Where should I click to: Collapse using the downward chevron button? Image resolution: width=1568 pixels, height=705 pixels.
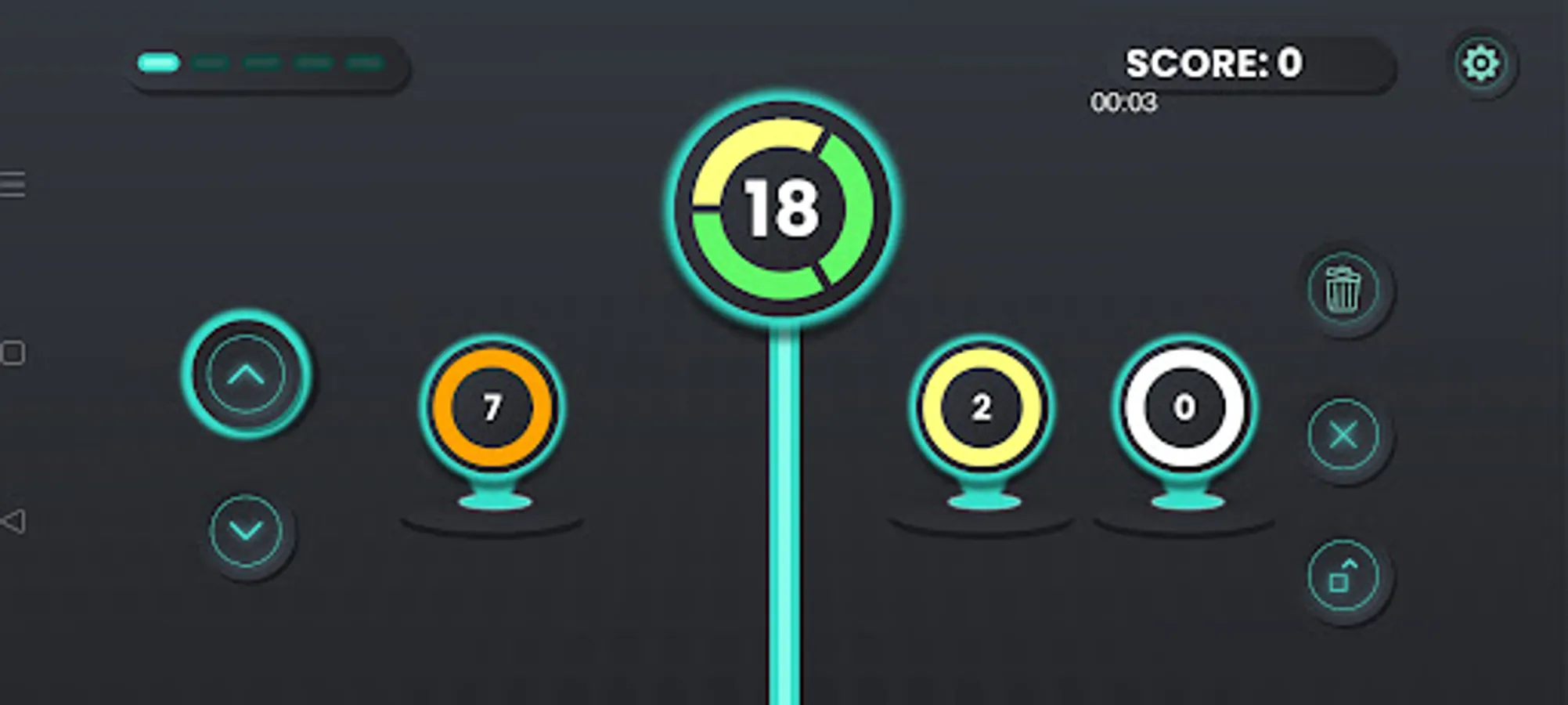(x=243, y=530)
